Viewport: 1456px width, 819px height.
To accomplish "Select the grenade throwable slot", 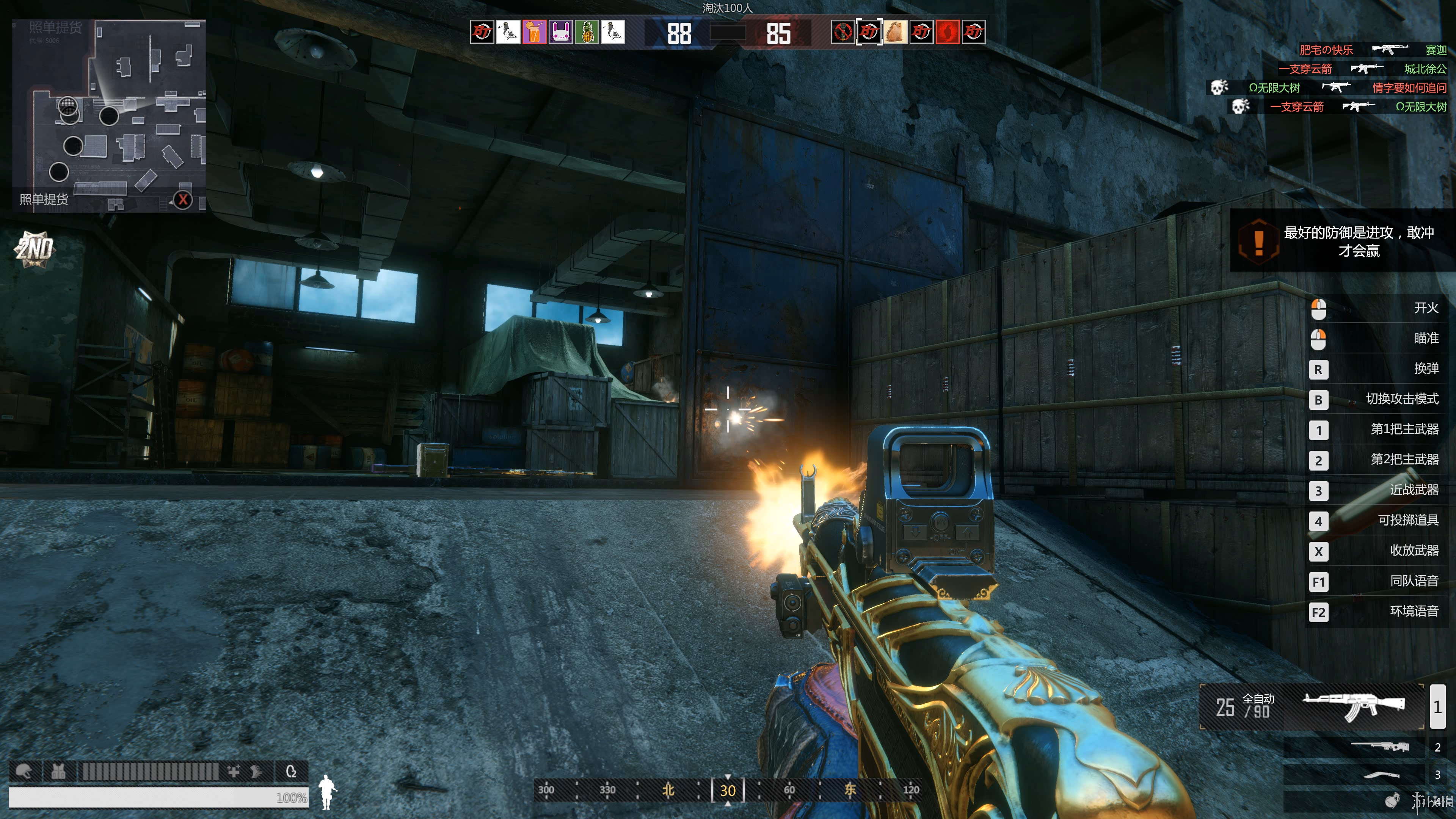I will (x=1392, y=800).
